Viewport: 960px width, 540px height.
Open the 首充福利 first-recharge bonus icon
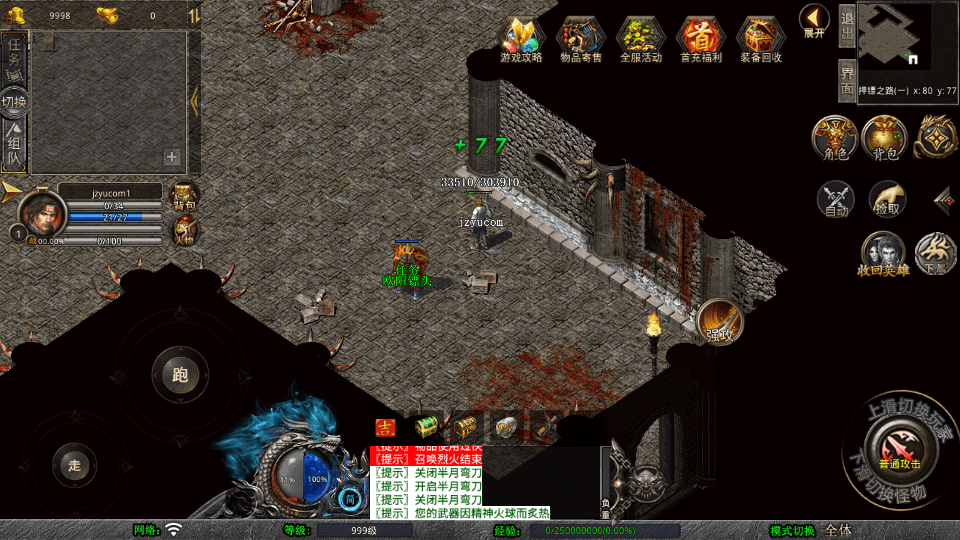699,38
